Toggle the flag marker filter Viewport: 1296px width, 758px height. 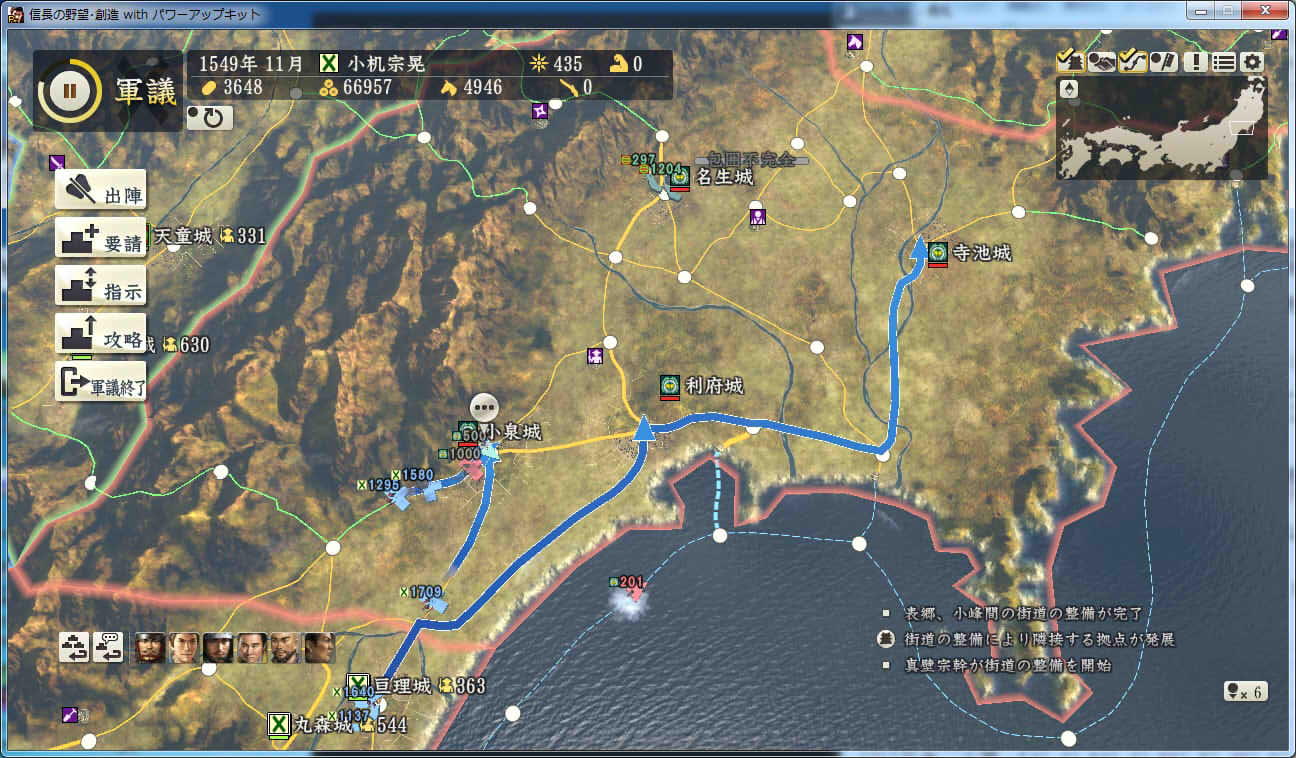[1163, 62]
